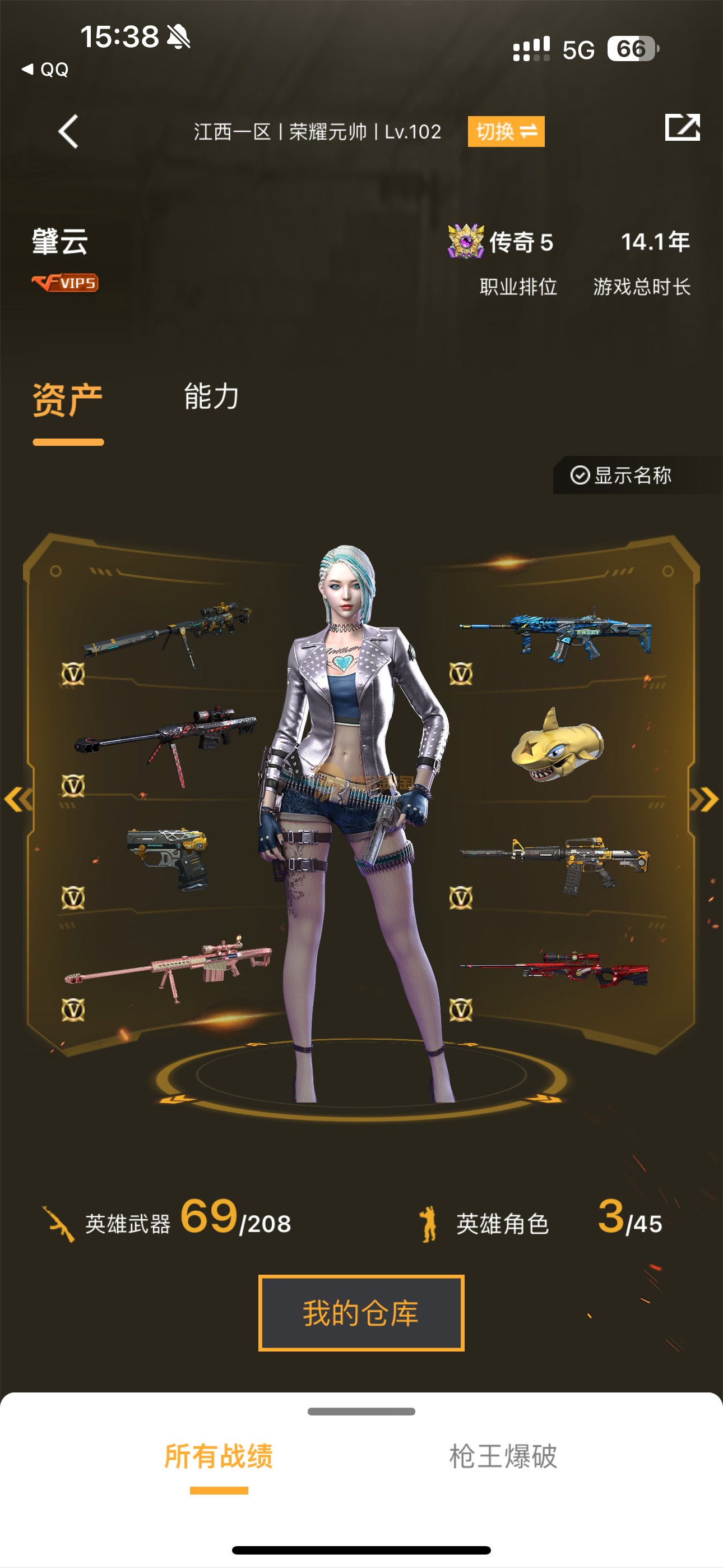The width and height of the screenshot is (723, 1568).
Task: Show previous page with left double-arrow
Action: (x=18, y=799)
